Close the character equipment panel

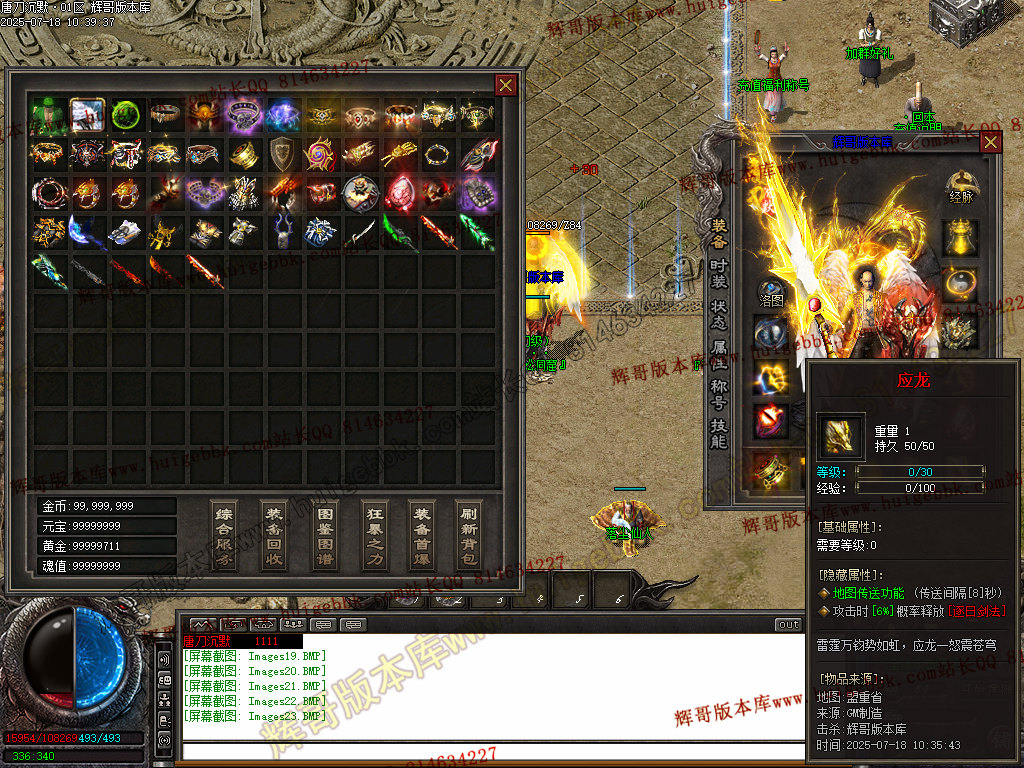990,142
